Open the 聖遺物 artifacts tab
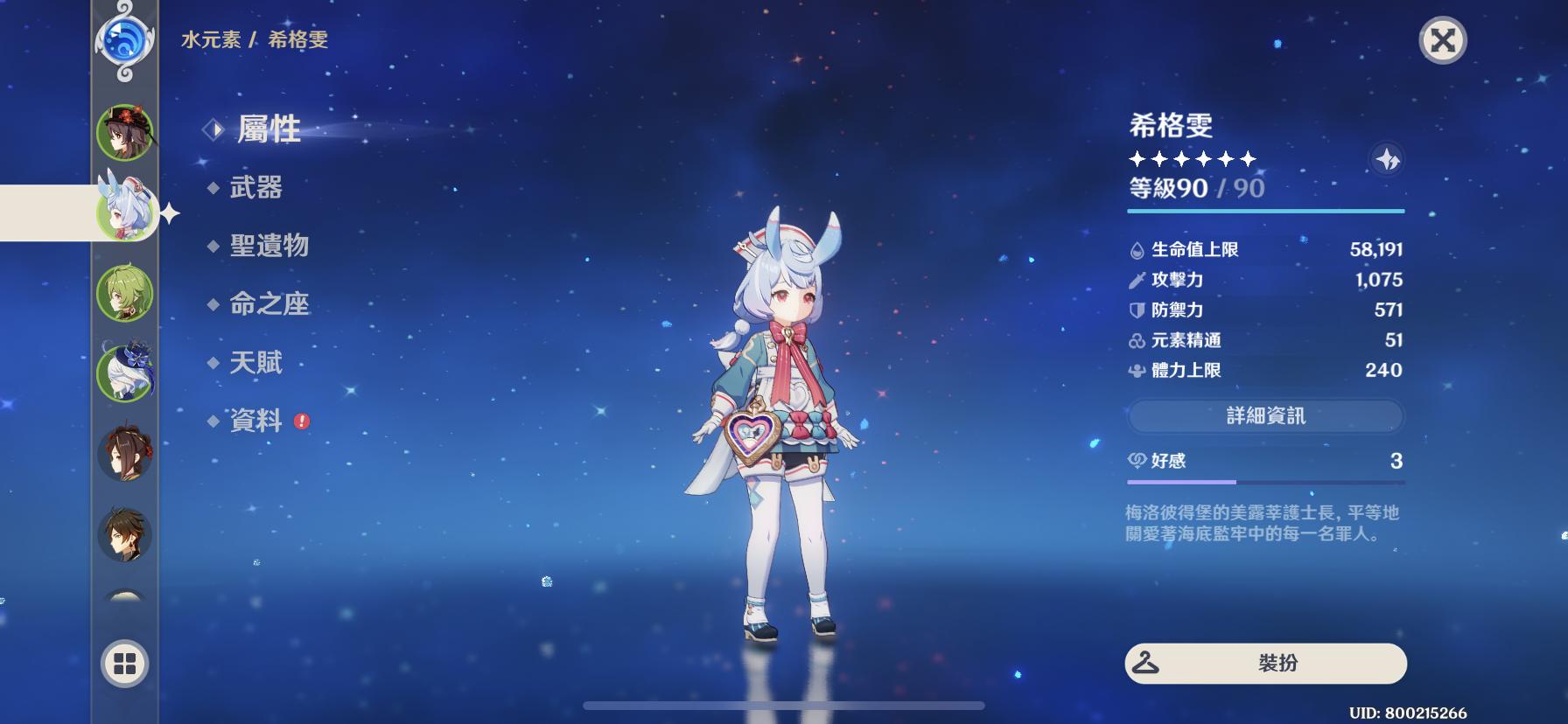This screenshot has height=724, width=1568. pyautogui.click(x=269, y=246)
